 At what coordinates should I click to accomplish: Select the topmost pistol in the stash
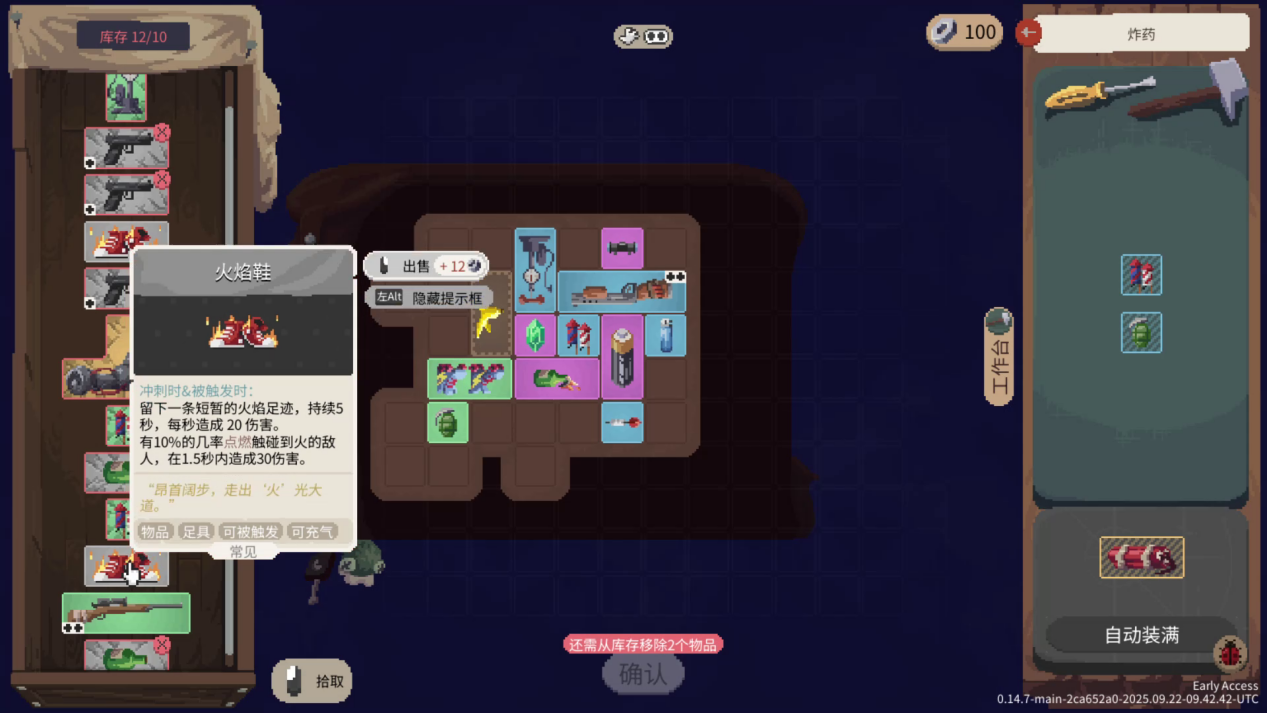tap(126, 148)
